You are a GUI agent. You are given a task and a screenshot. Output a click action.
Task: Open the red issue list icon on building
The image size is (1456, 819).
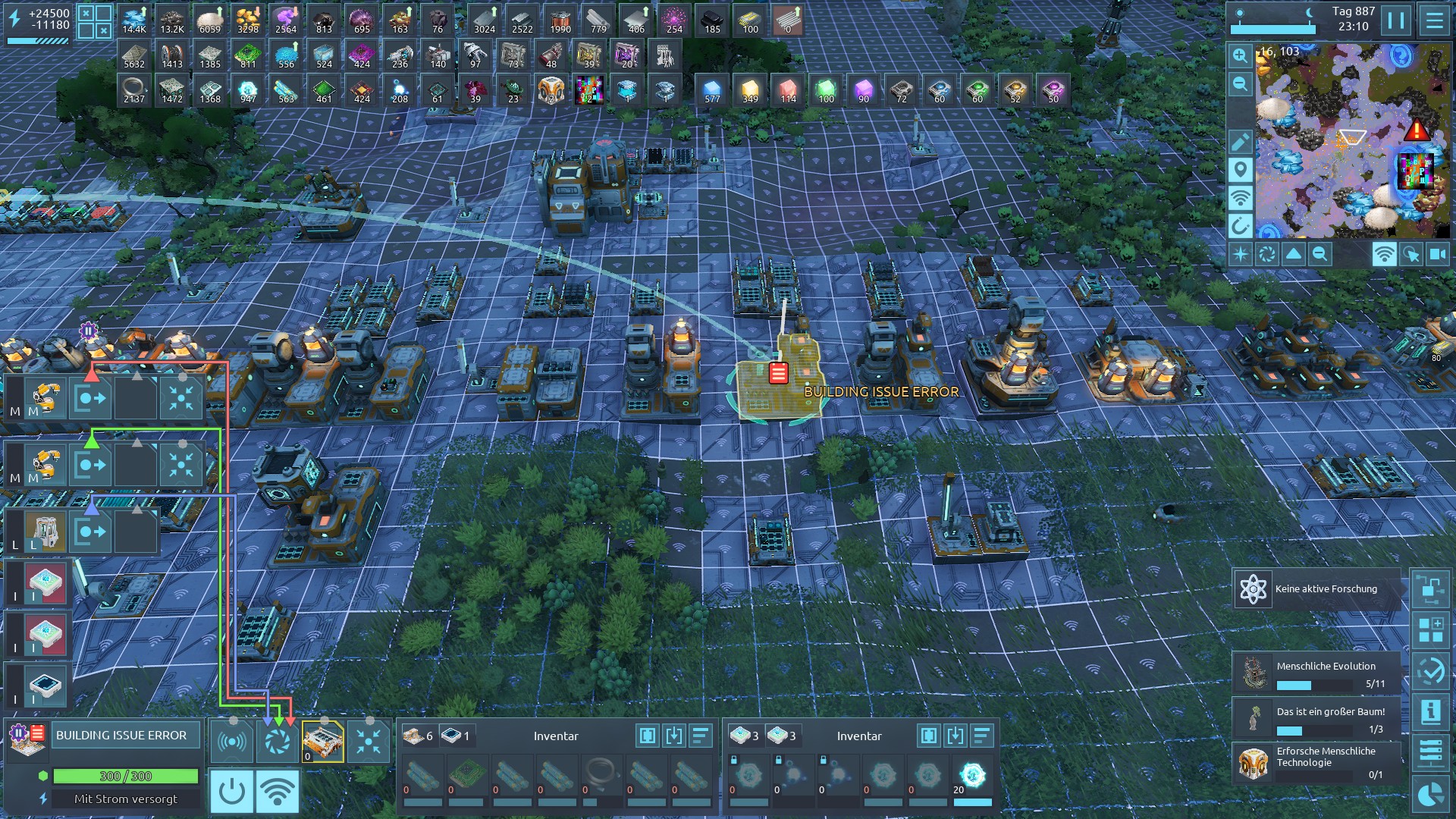click(778, 372)
